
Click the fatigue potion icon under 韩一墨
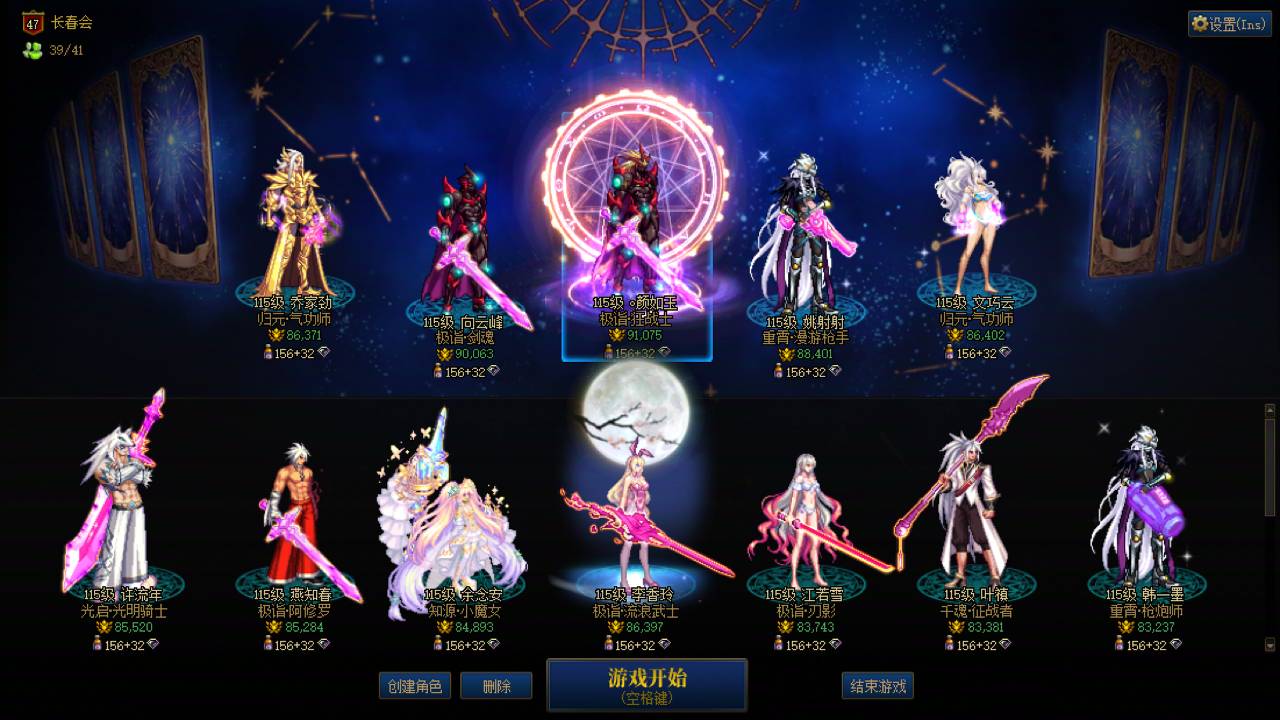[1119, 644]
